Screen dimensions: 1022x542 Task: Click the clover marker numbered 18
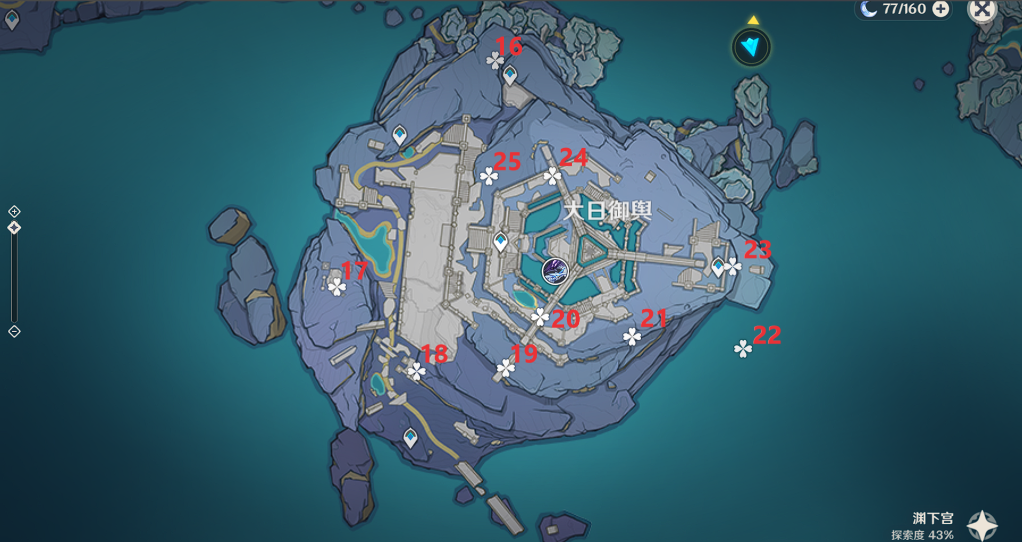pos(416,371)
